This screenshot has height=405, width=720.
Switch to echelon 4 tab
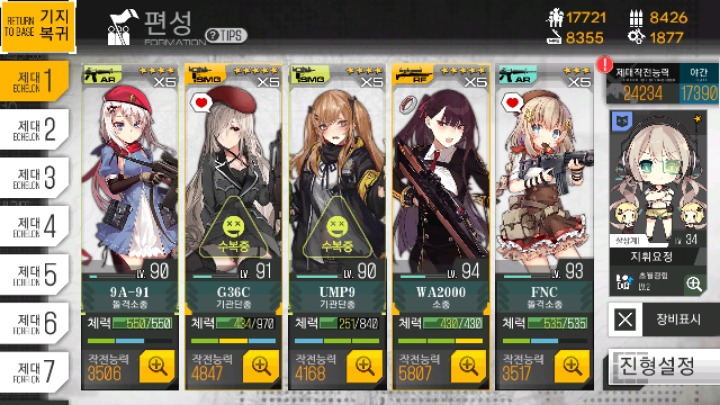pos(35,224)
